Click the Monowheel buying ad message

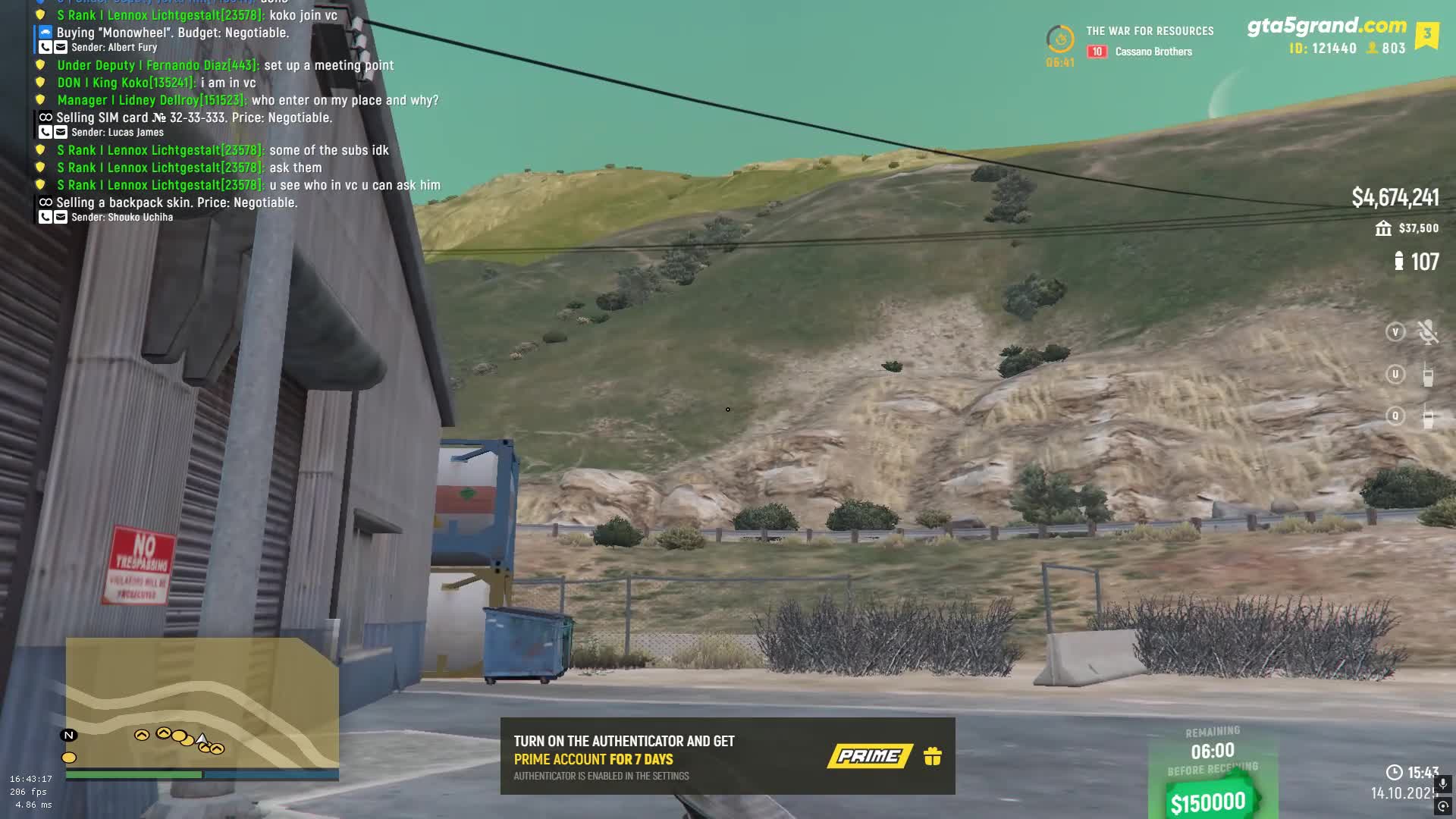[173, 33]
